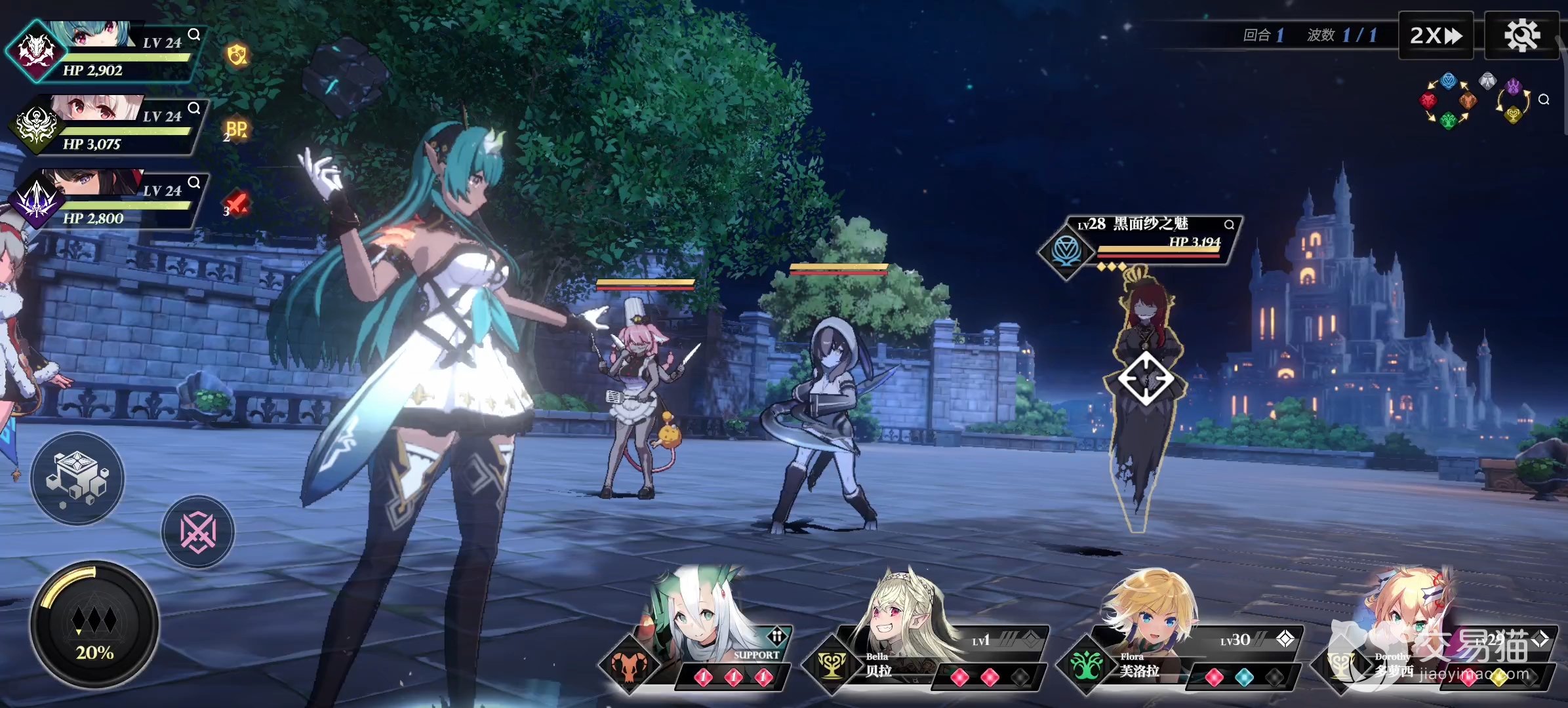This screenshot has height=708, width=1568.
Task: Toggle the 2X battle speed button
Action: tap(1436, 35)
